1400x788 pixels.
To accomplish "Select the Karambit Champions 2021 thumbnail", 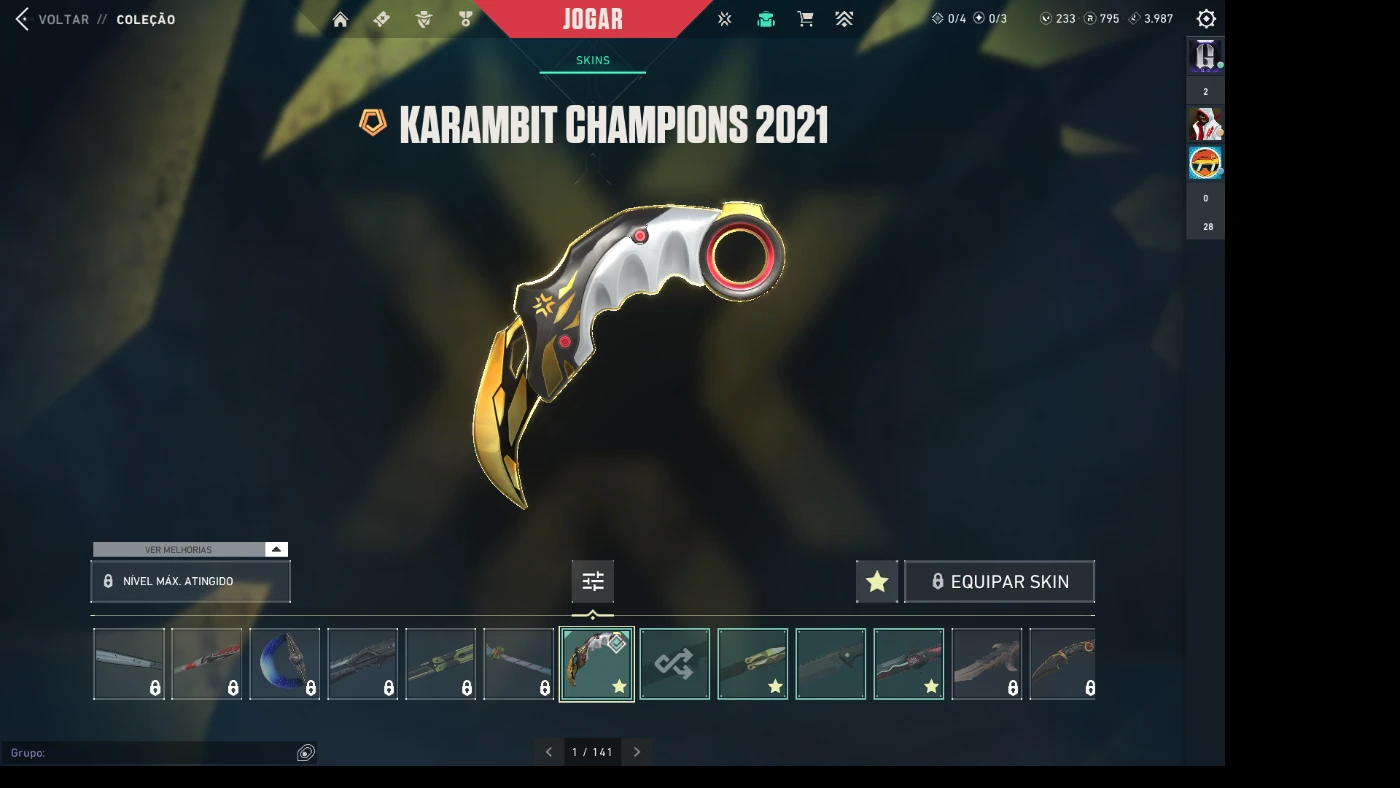I will 597,664.
